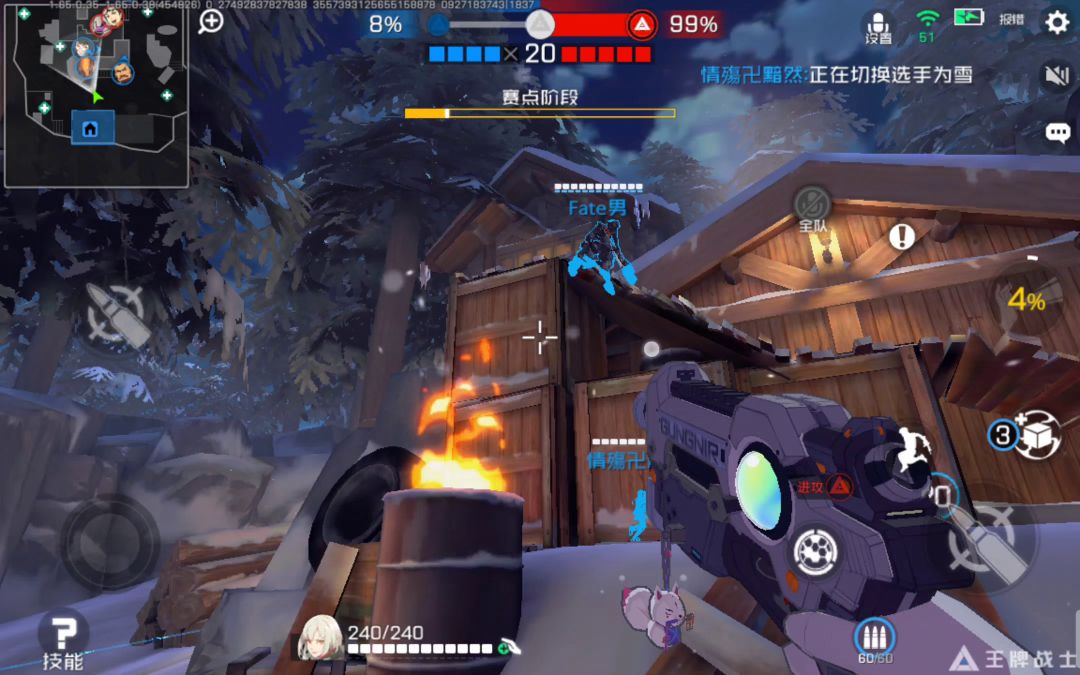Viewport: 1080px width, 675px height.
Task: Zoom the minimap with the magnifier button
Action: click(211, 21)
